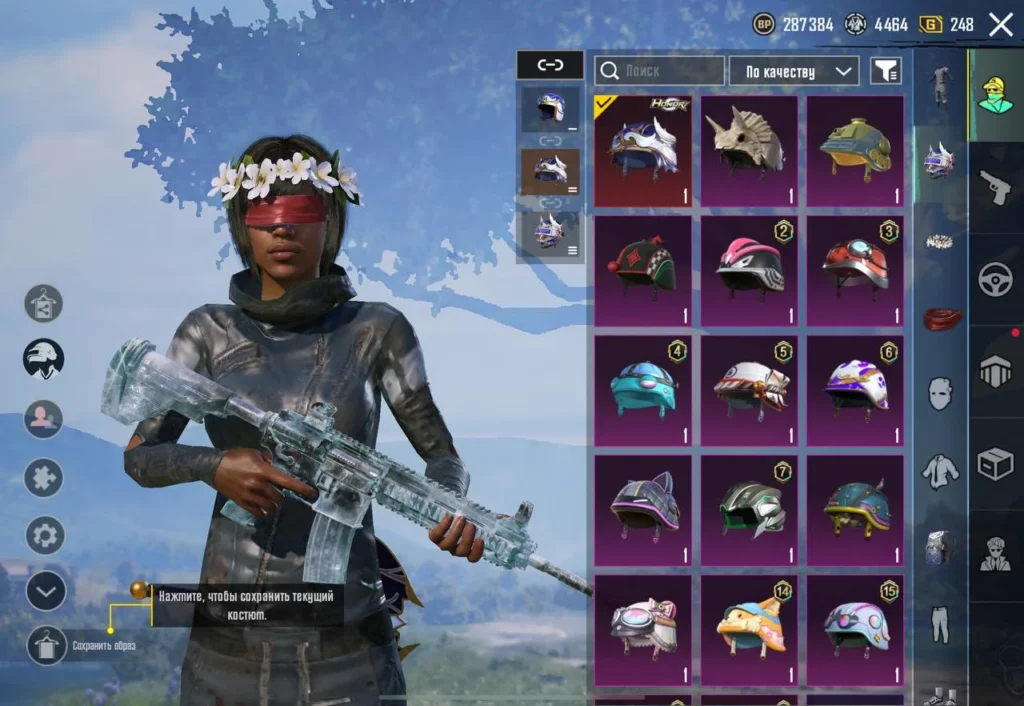Open the filter funnel button

click(885, 71)
